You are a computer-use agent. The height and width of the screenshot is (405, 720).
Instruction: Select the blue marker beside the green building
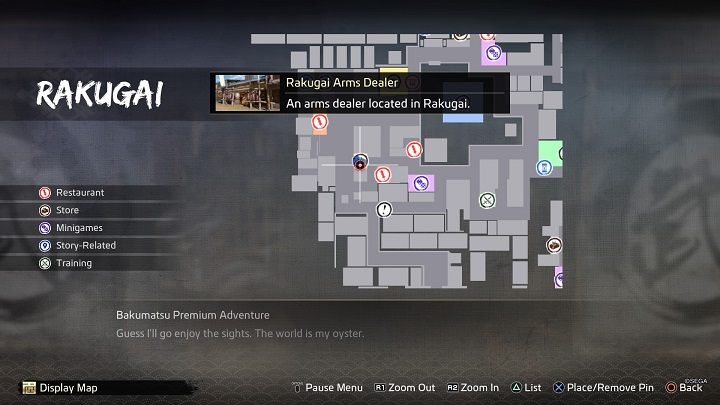(543, 167)
